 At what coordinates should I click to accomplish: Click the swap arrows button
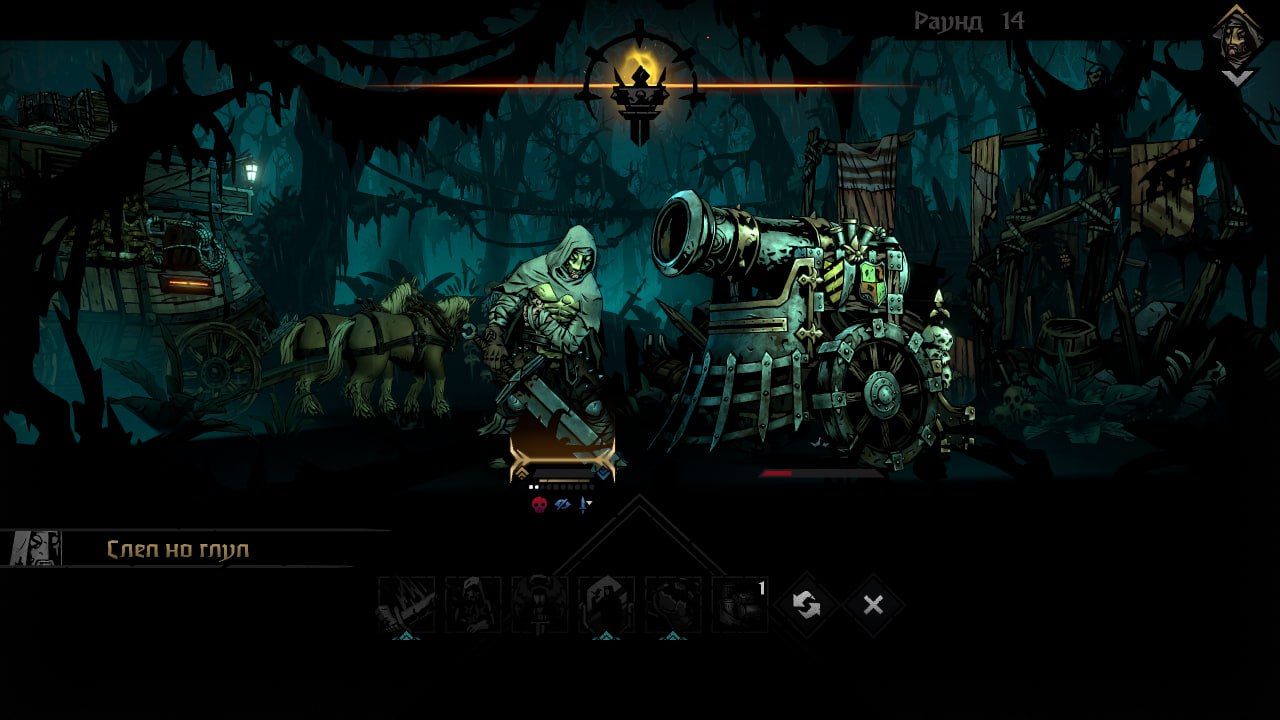[806, 604]
